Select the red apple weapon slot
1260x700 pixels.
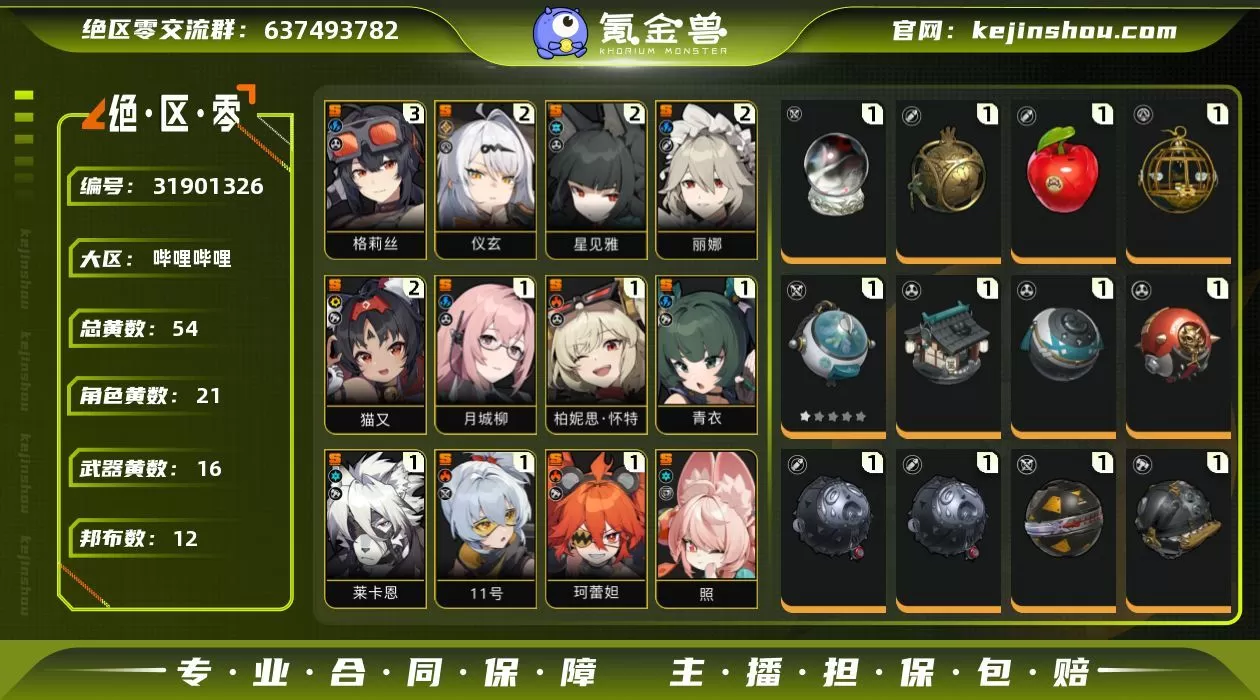[x=1063, y=176]
